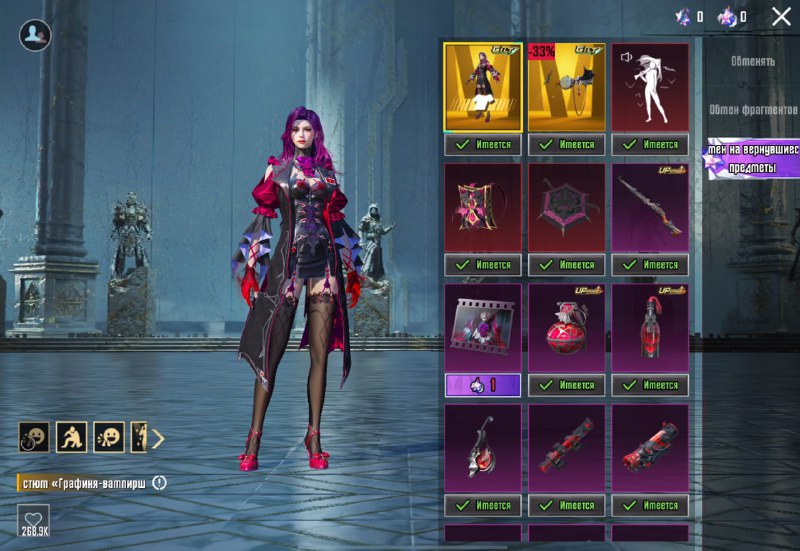Choose the red molotov bottle tile
This screenshot has width=800, height=551.
650,328
